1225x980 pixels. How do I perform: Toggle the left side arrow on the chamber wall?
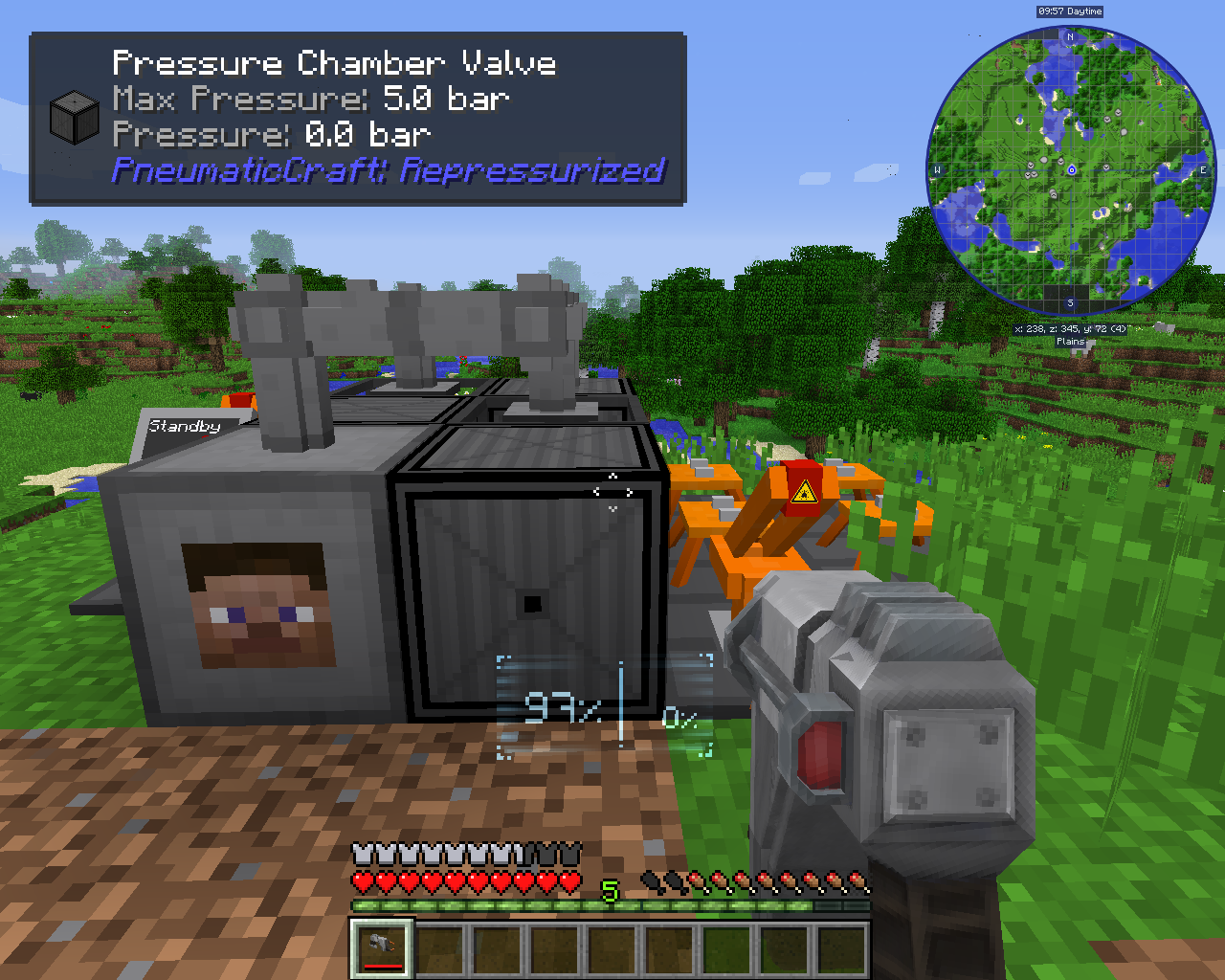click(x=595, y=491)
